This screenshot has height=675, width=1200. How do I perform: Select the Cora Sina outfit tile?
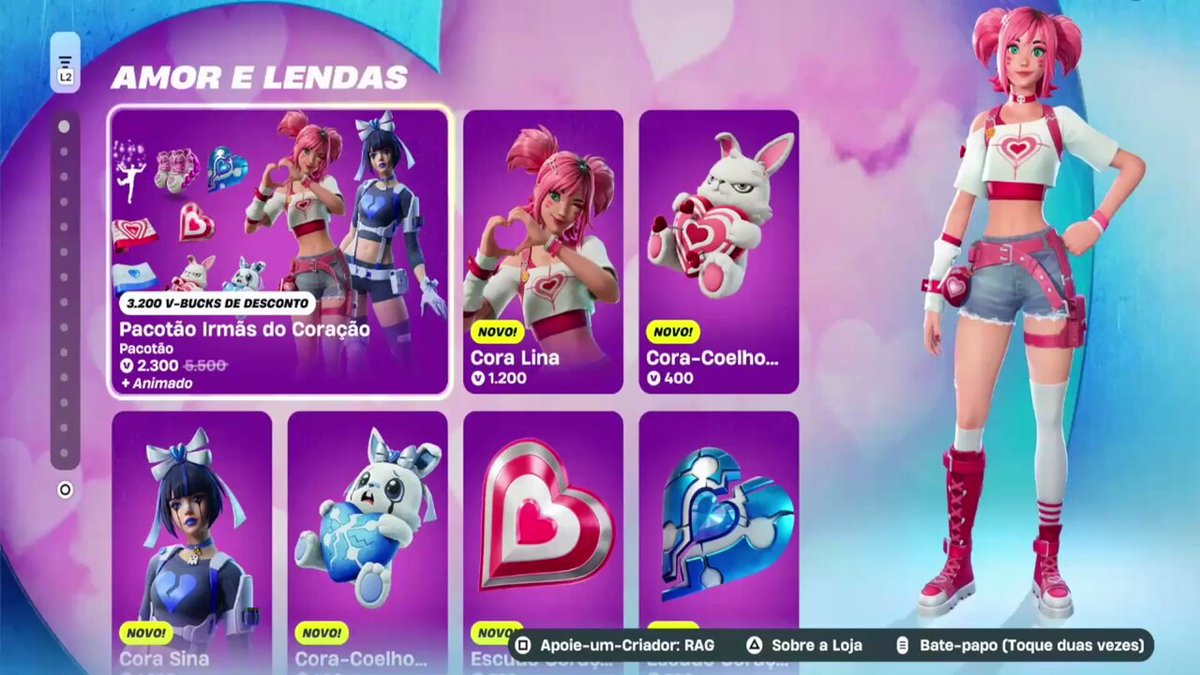[192, 540]
